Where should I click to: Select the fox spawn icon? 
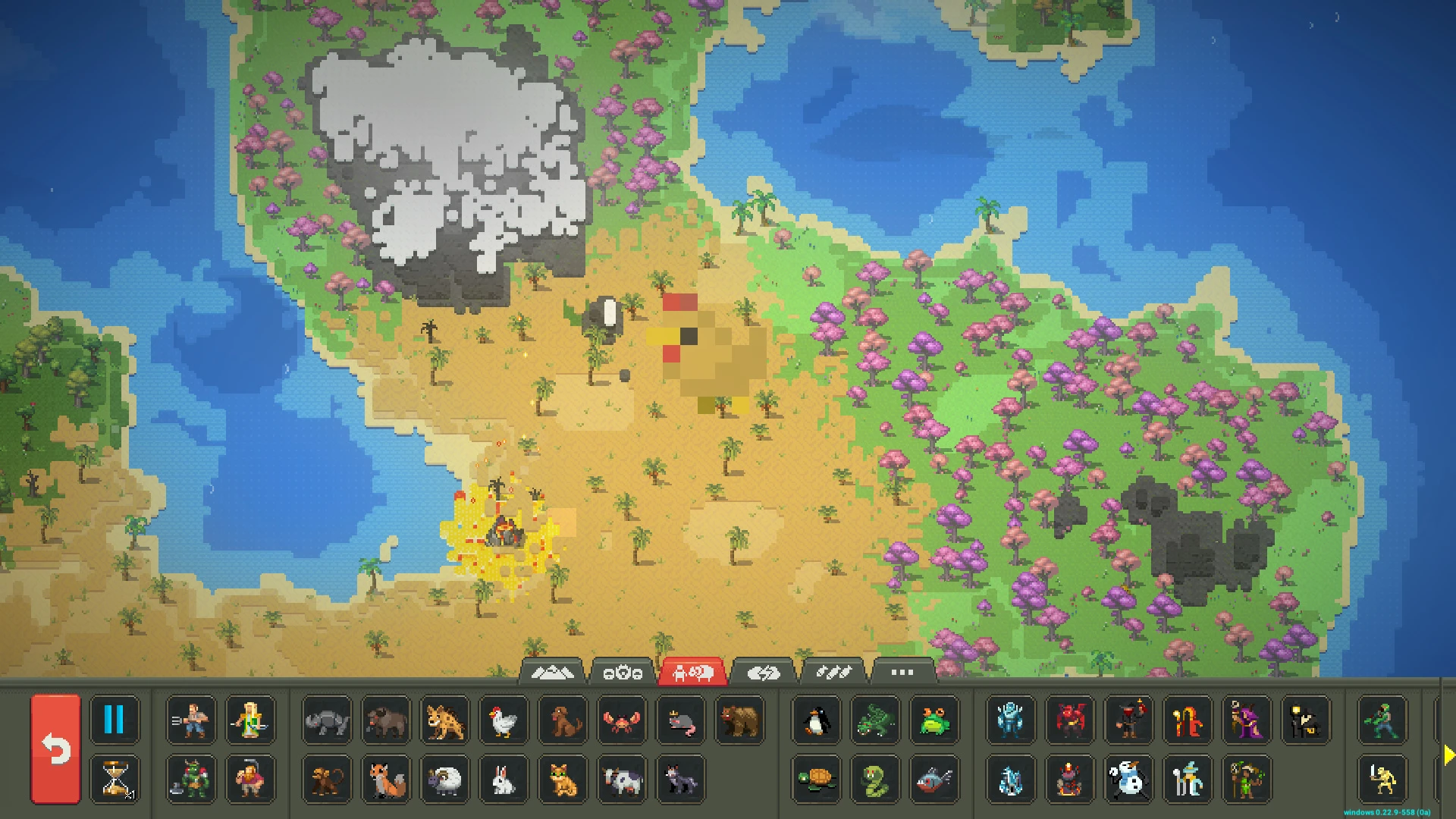(385, 780)
